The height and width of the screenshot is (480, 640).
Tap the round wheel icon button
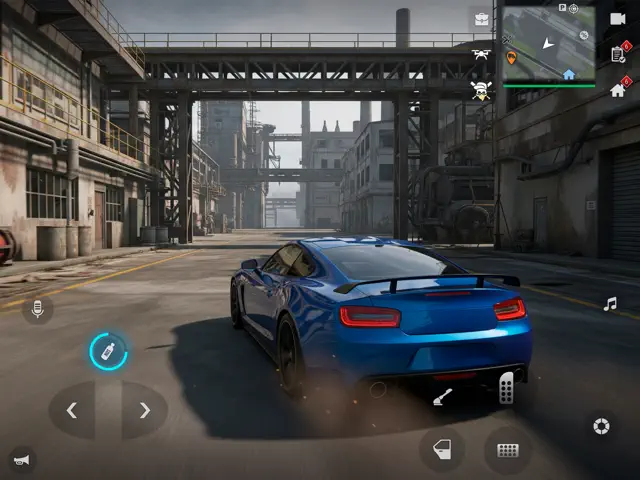[601, 426]
